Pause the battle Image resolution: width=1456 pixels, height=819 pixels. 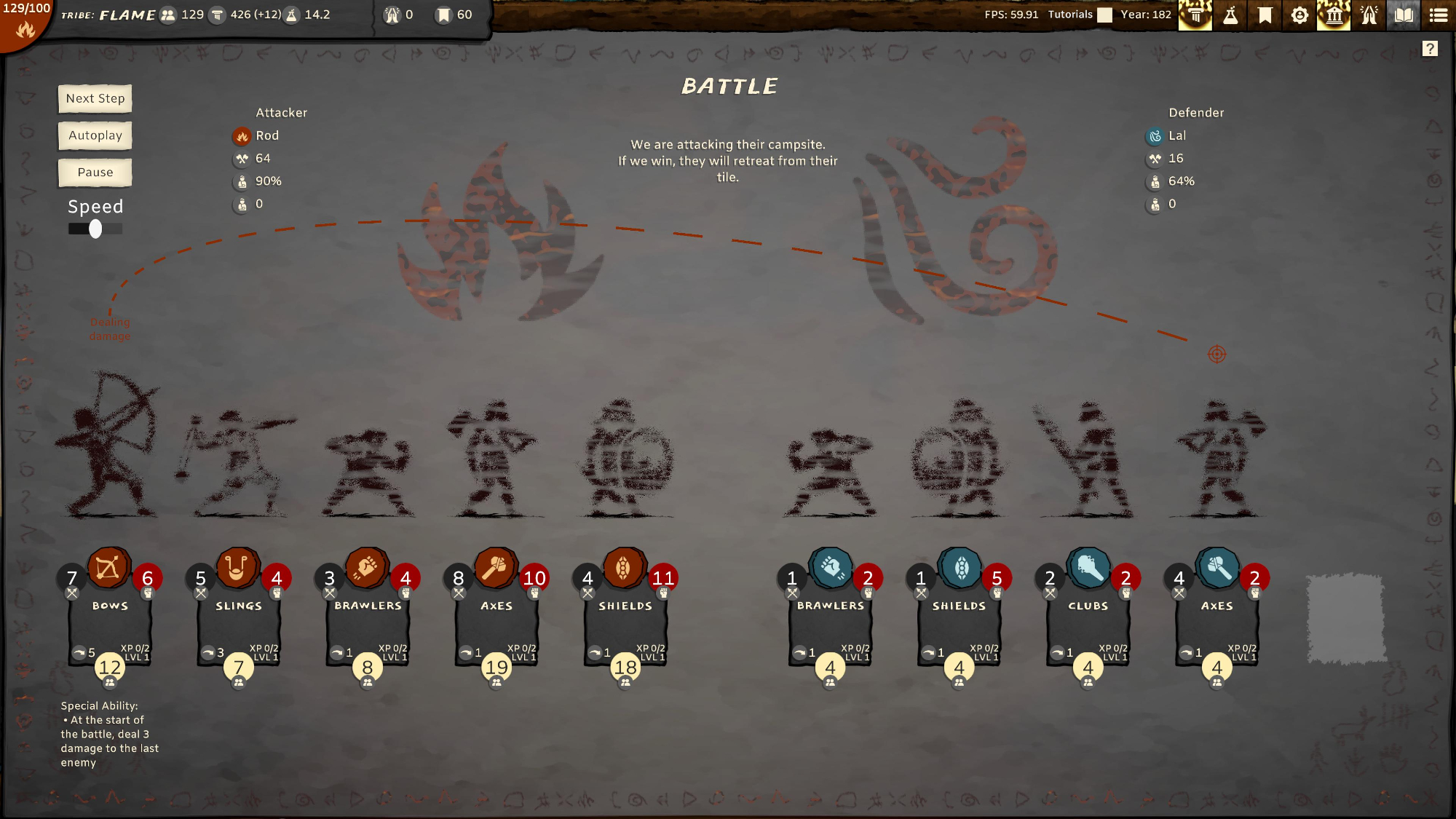(95, 173)
